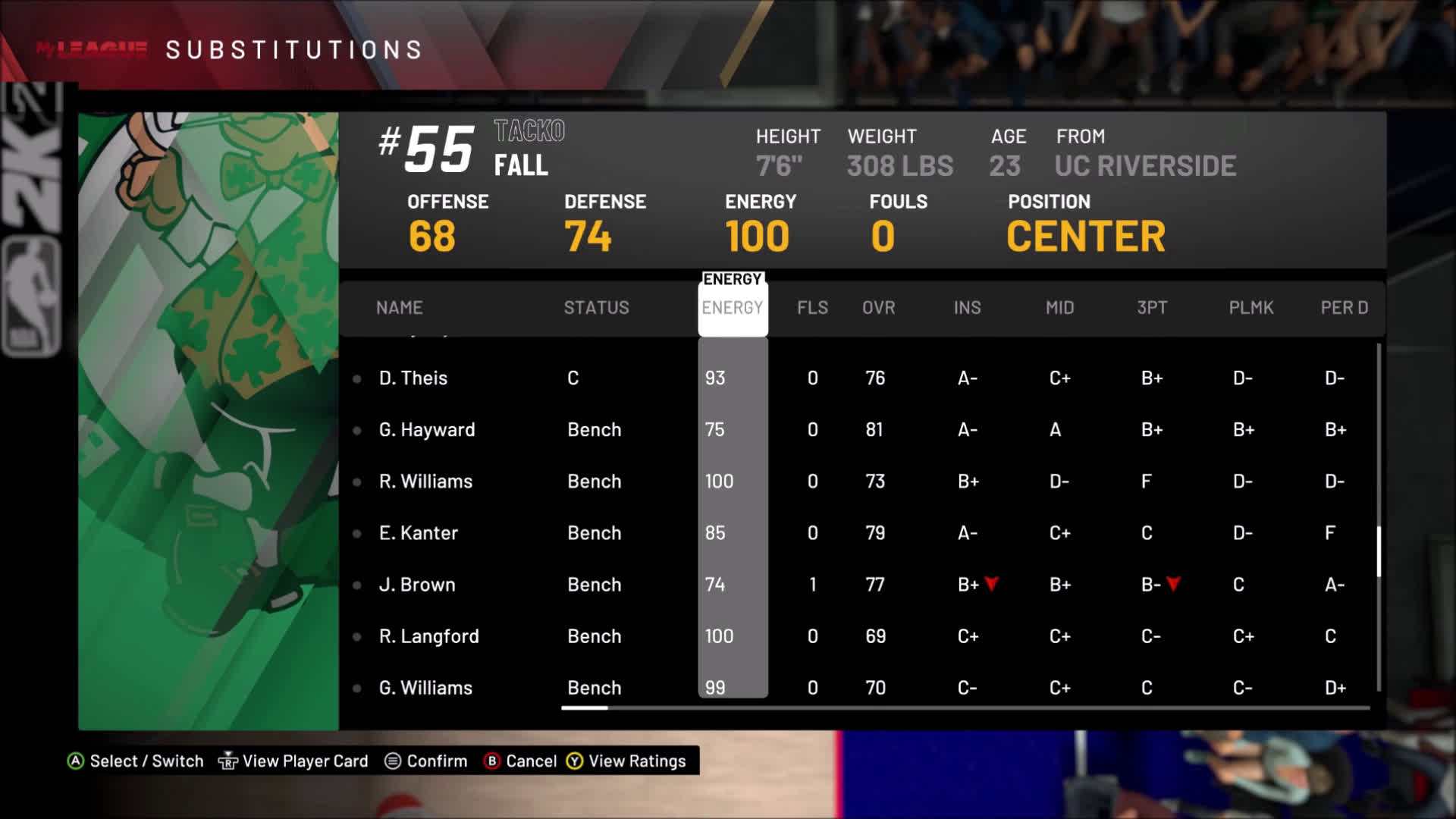
Task: Sort roster by STATUS column
Action: tap(596, 307)
